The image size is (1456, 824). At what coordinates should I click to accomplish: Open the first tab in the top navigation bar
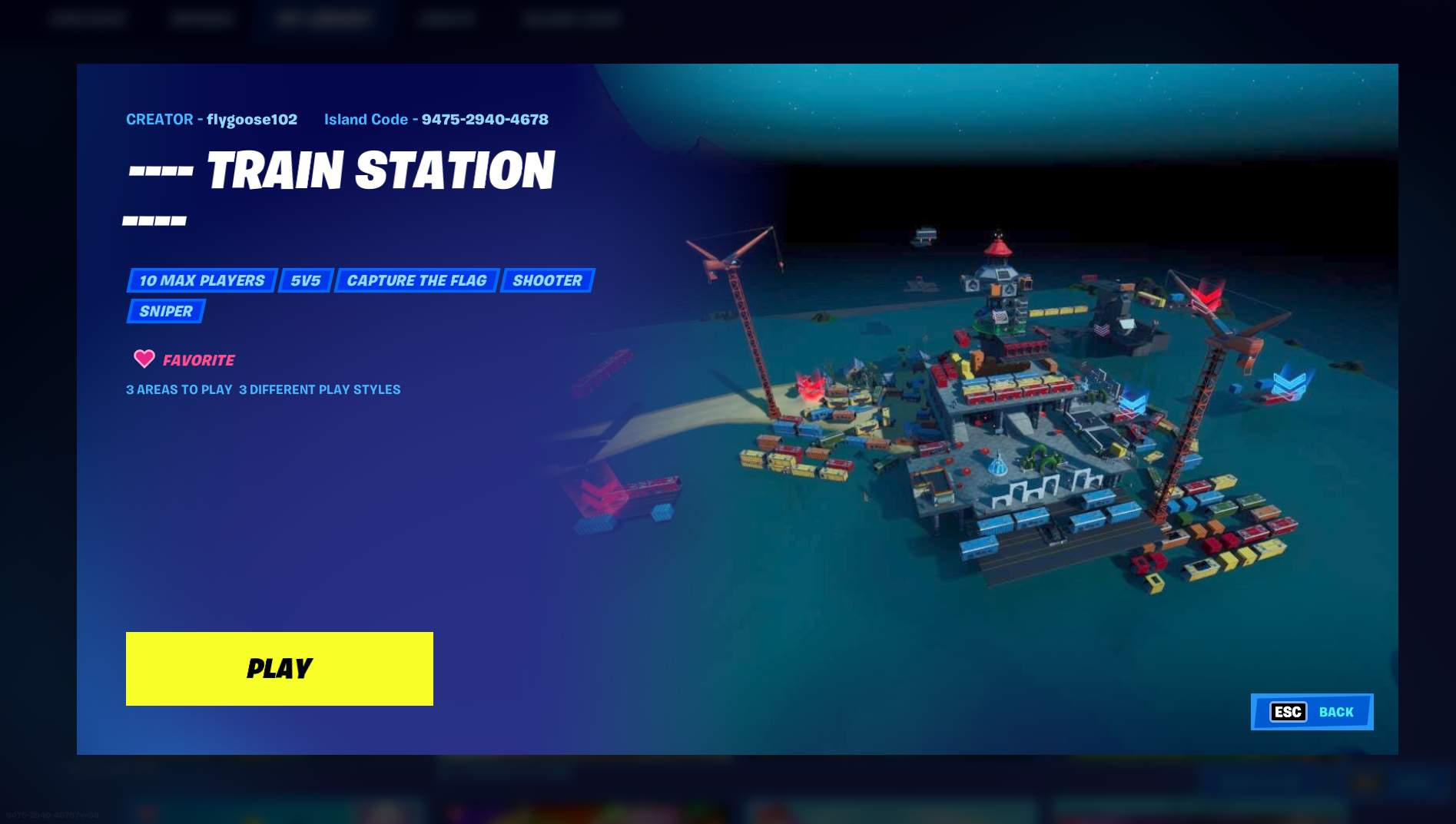[88, 18]
